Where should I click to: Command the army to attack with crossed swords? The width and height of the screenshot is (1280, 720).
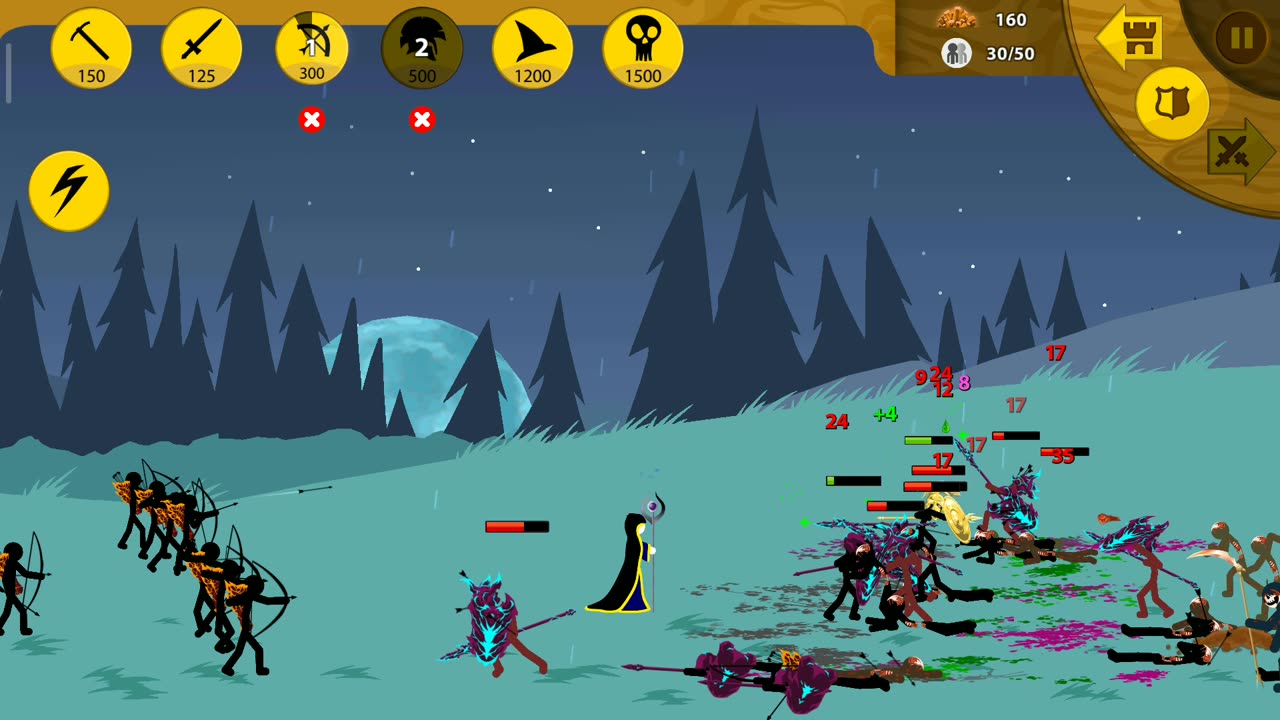click(1238, 152)
